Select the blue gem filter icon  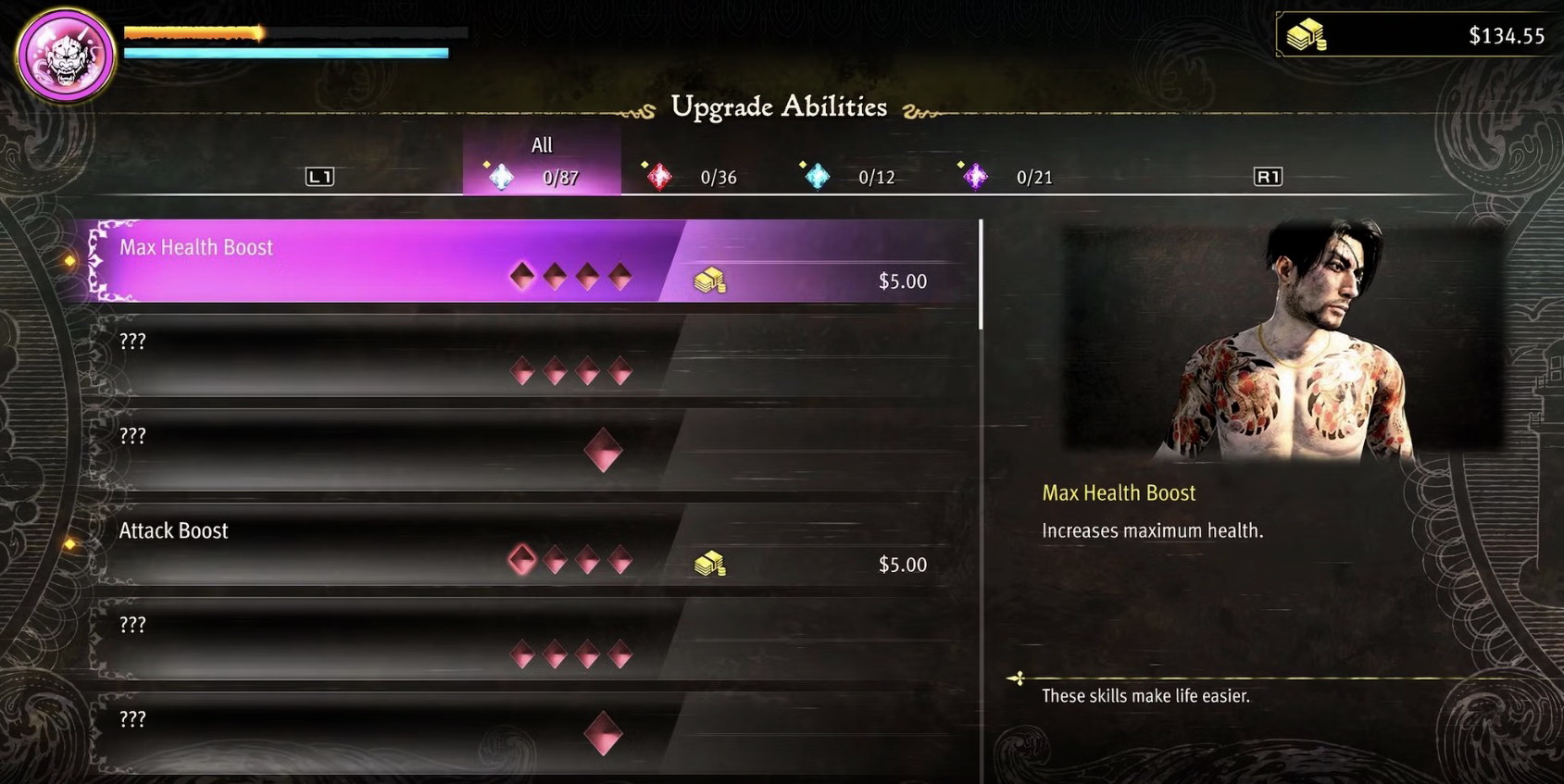pyautogui.click(x=816, y=176)
